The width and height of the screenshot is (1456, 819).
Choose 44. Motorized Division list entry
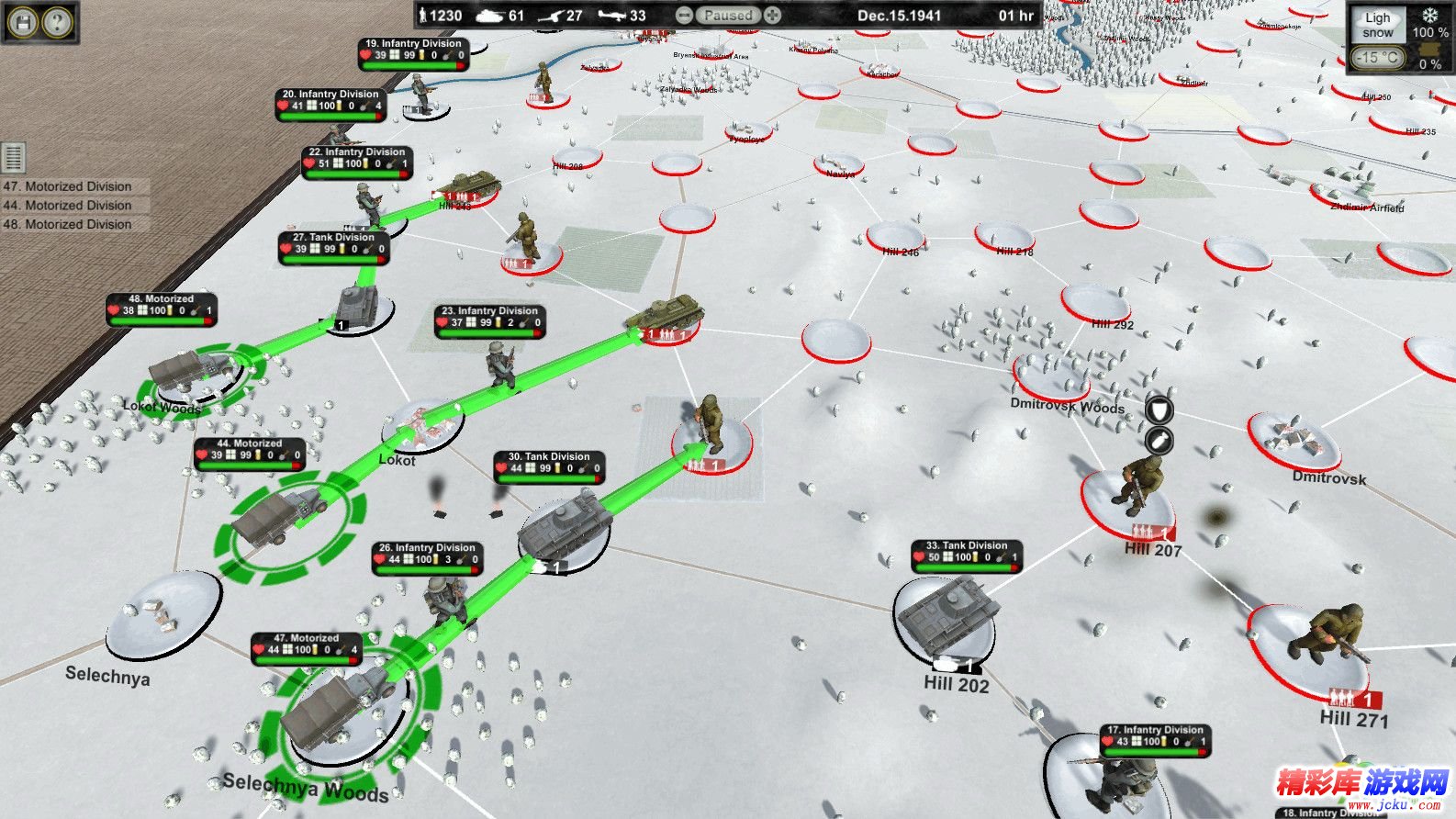(68, 206)
